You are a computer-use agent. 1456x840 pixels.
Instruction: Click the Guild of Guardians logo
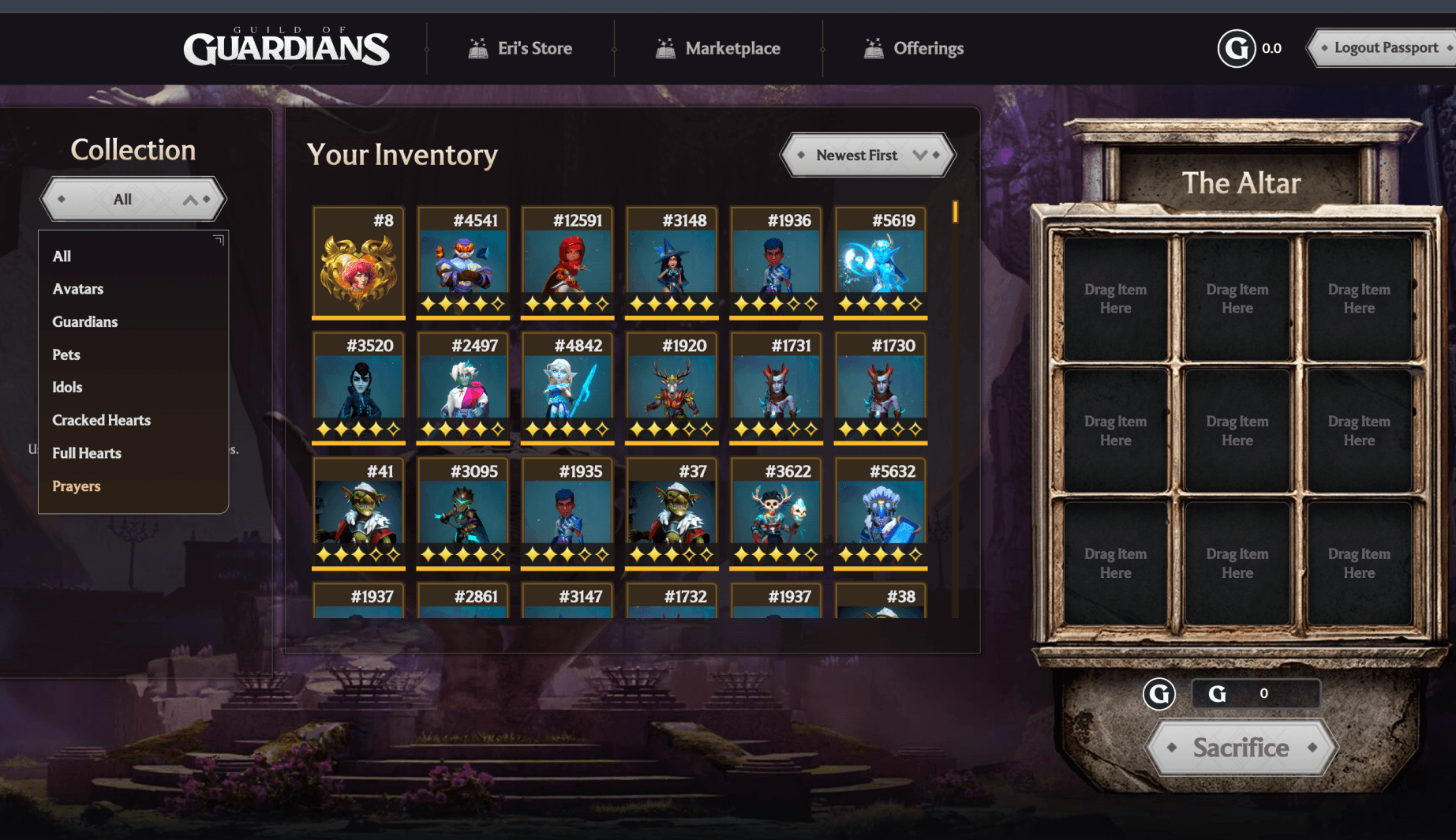click(286, 47)
